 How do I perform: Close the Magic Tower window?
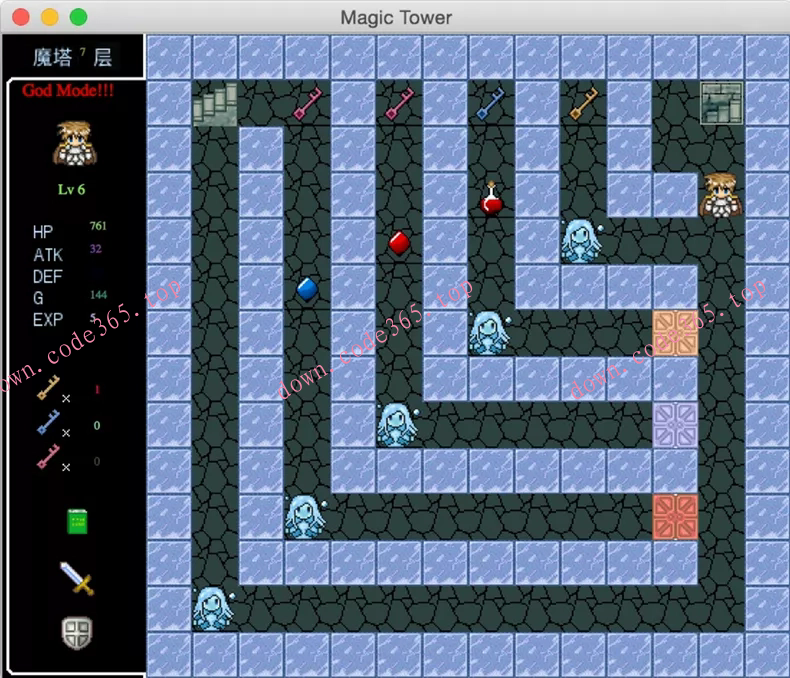coord(20,17)
